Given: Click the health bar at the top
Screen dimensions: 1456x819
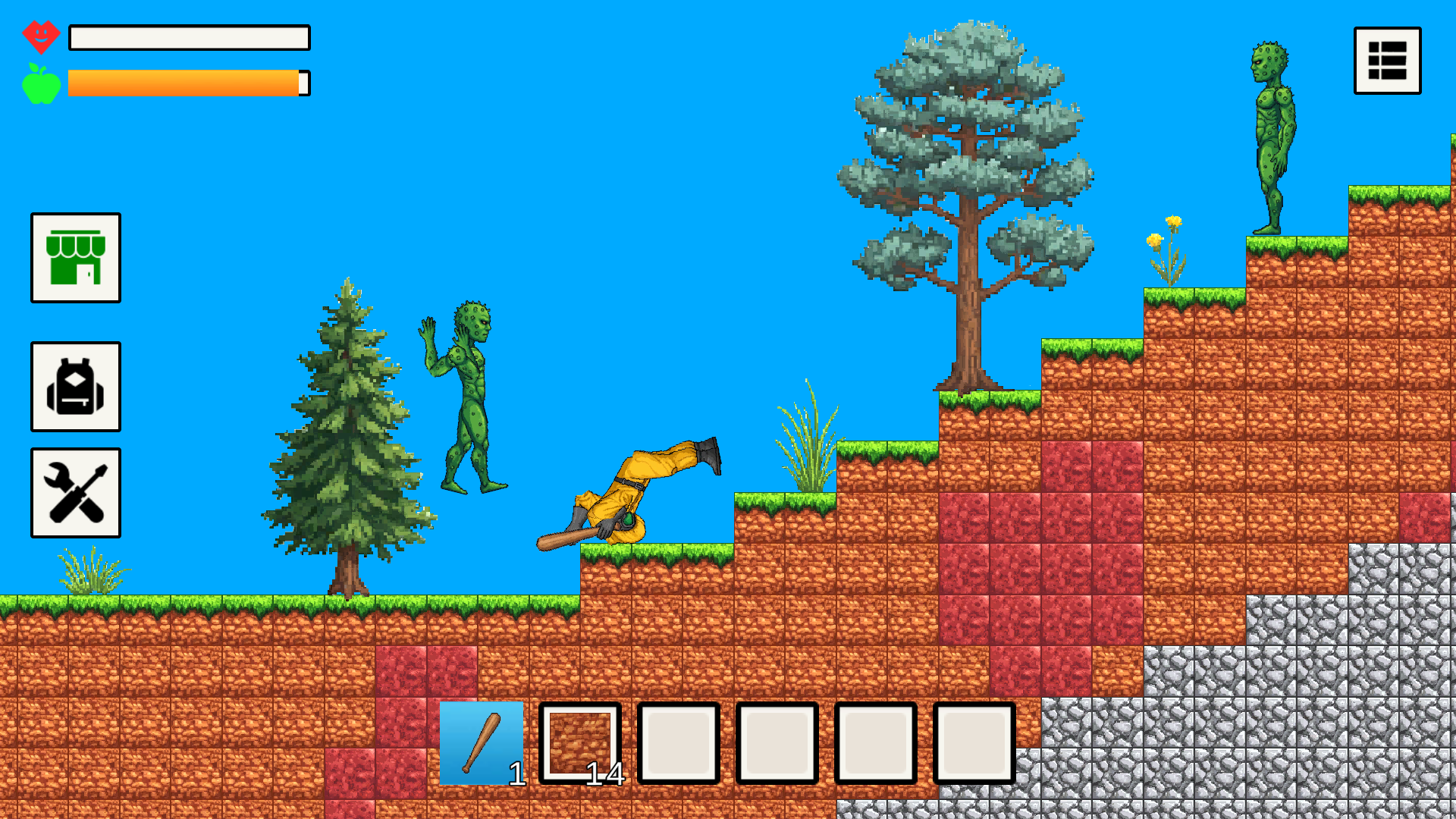Looking at the screenshot, I should click(188, 38).
